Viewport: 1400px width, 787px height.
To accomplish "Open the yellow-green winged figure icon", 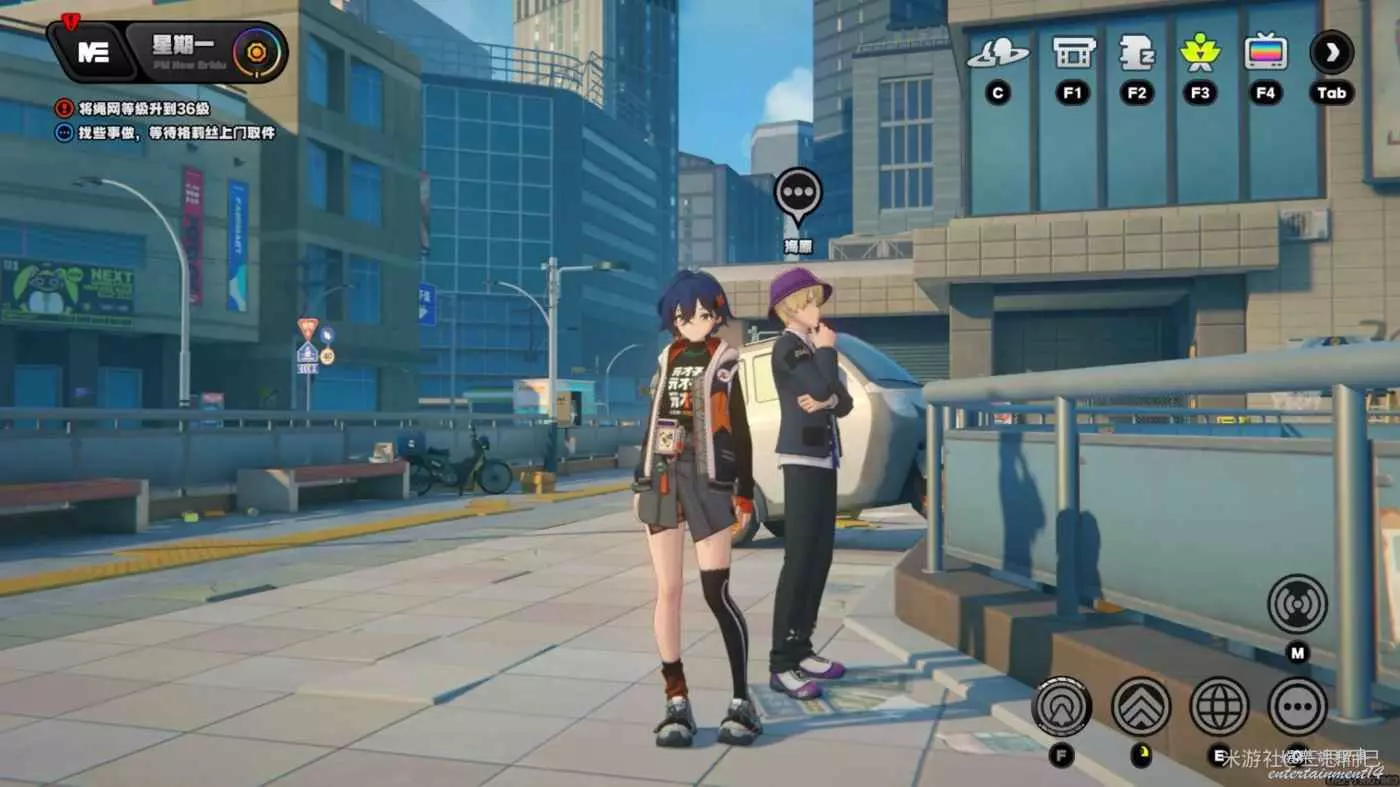I will click(1200, 53).
